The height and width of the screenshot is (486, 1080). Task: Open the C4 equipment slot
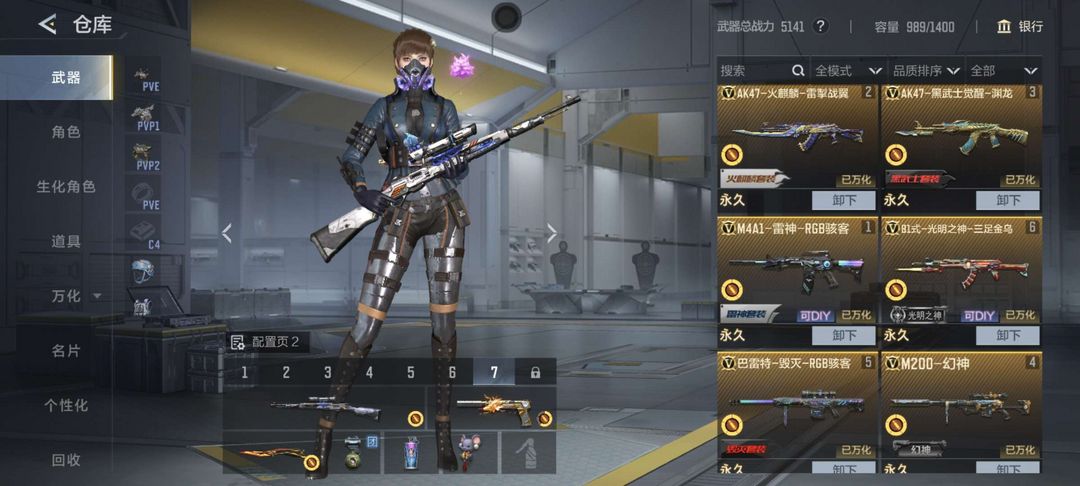[147, 235]
